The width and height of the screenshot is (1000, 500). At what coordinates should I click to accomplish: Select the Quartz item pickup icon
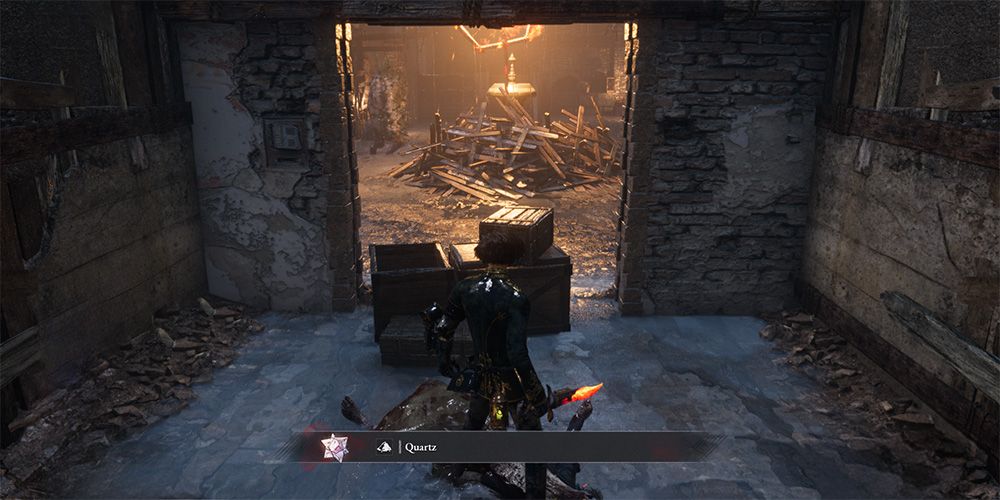click(334, 447)
